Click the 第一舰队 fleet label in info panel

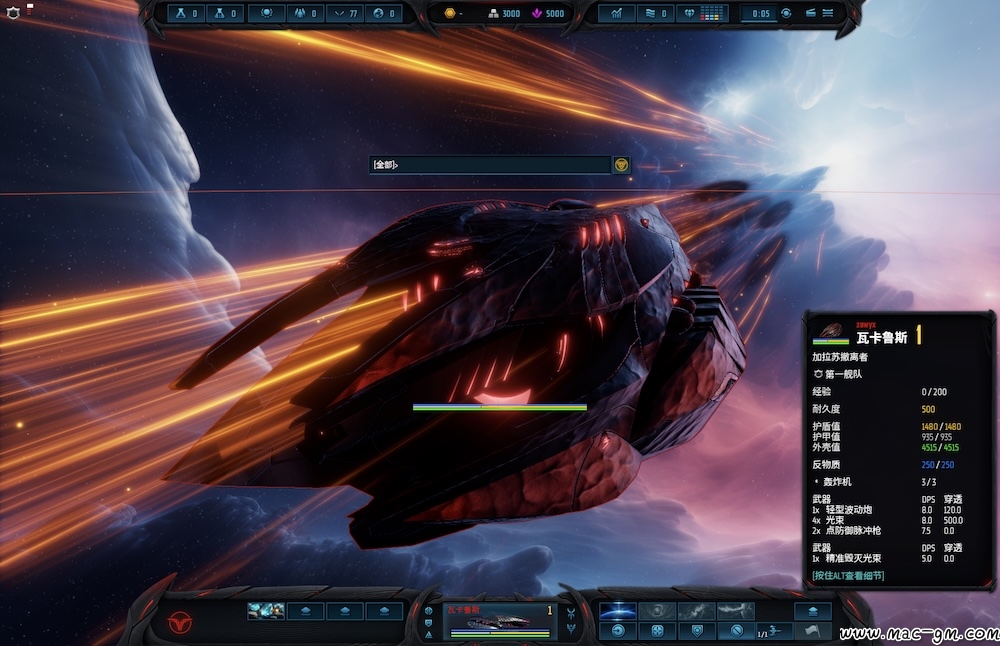[843, 374]
